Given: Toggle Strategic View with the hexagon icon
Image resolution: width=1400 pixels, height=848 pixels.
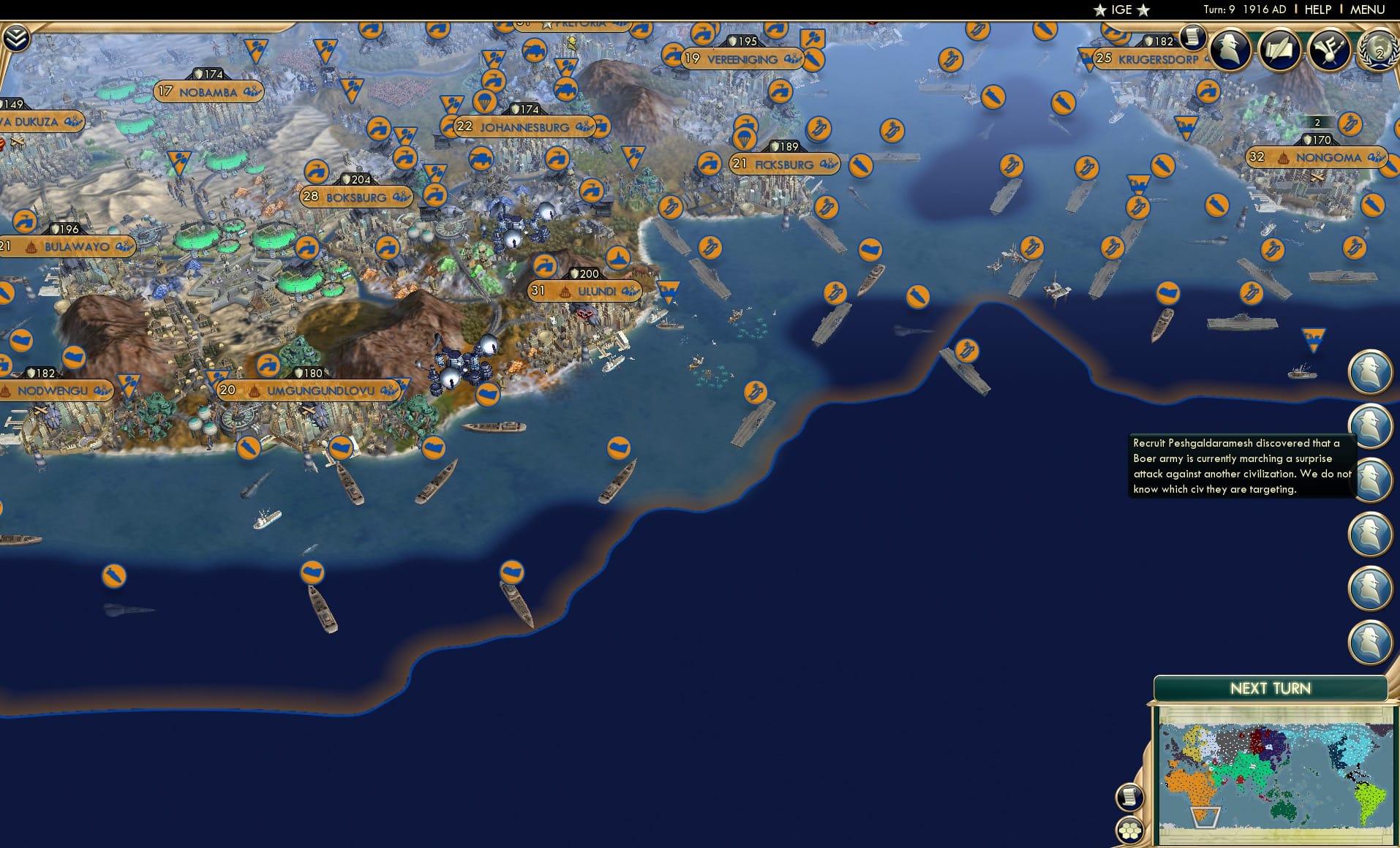Looking at the screenshot, I should coord(1130,830).
